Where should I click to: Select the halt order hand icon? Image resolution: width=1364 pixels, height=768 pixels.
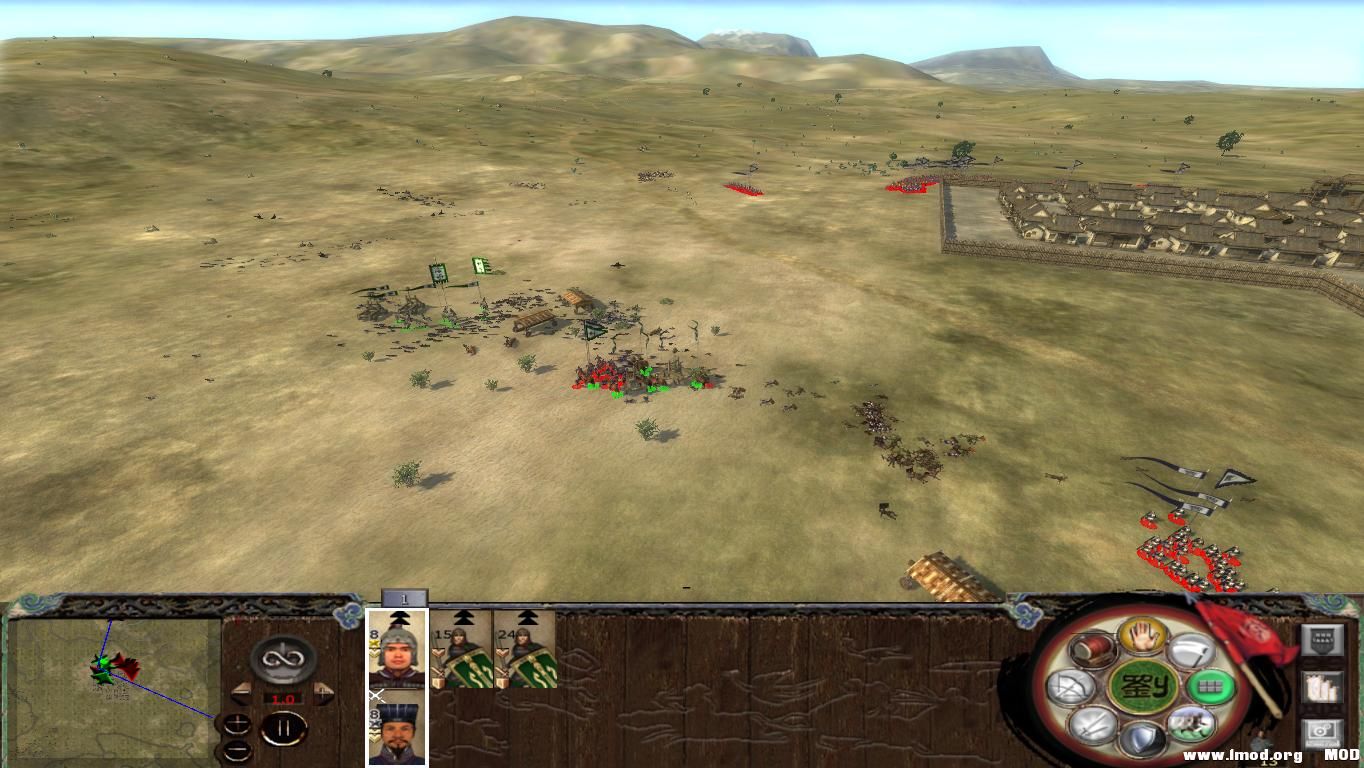1141,637
